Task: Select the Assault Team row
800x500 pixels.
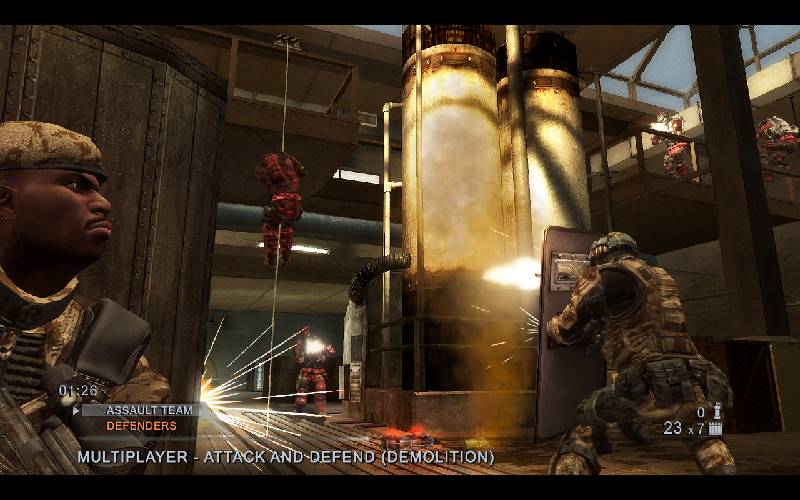Action: click(x=140, y=410)
